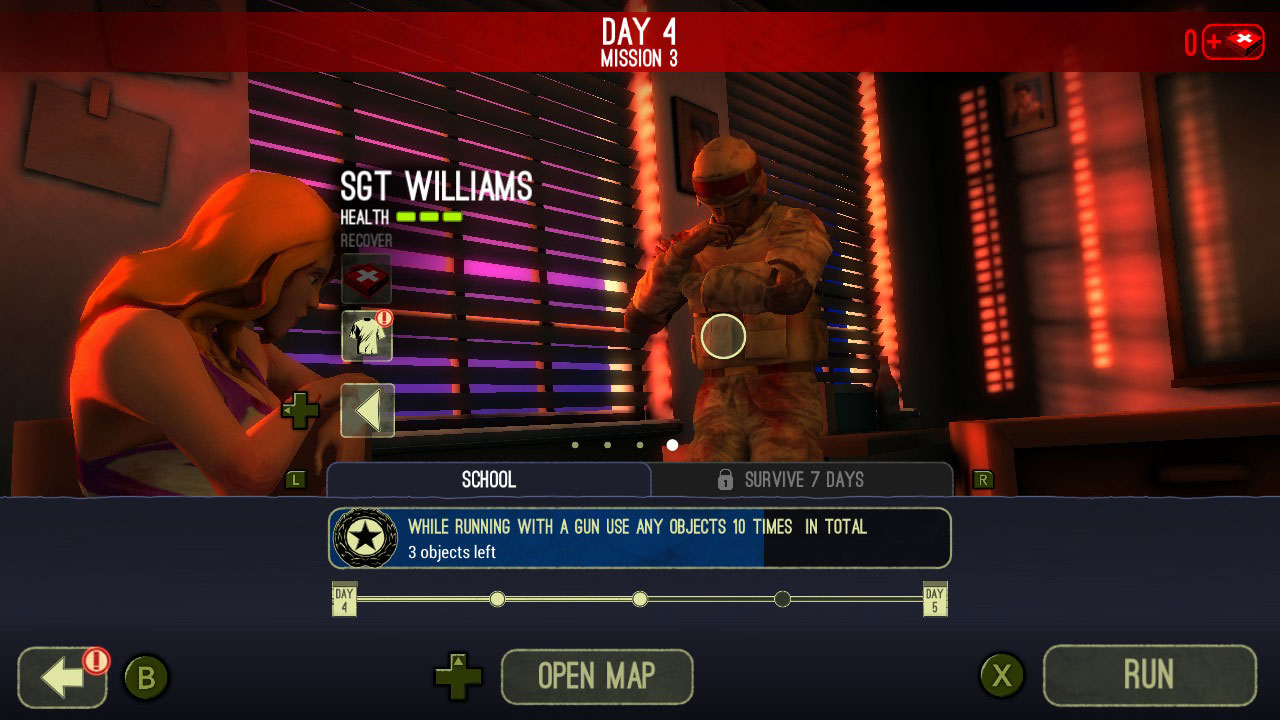The height and width of the screenshot is (720, 1280).
Task: Select the shirt item with alert badge
Action: tap(369, 337)
